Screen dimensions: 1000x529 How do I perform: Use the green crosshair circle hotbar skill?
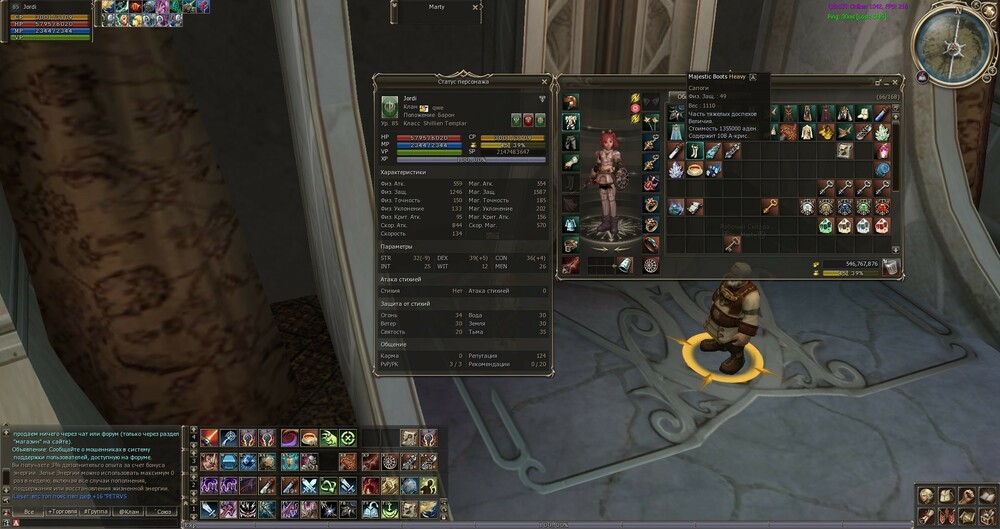(x=347, y=438)
